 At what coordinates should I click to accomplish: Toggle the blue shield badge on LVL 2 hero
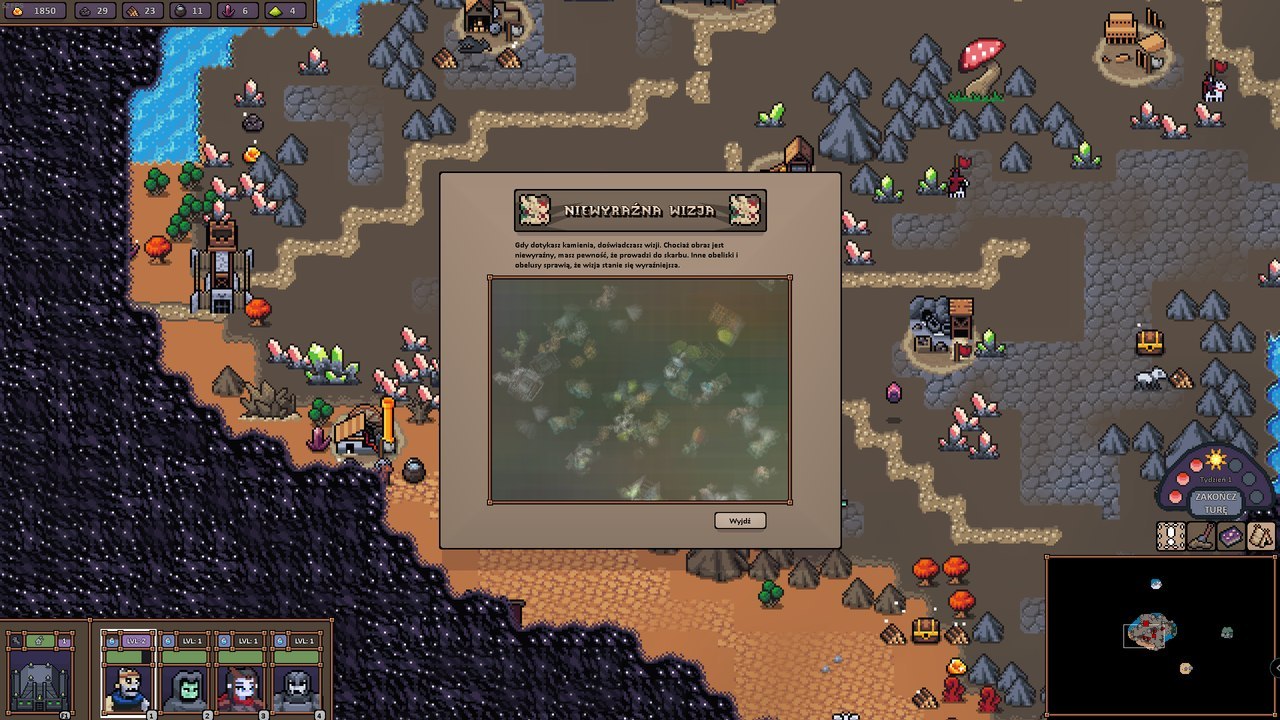pyautogui.click(x=112, y=642)
